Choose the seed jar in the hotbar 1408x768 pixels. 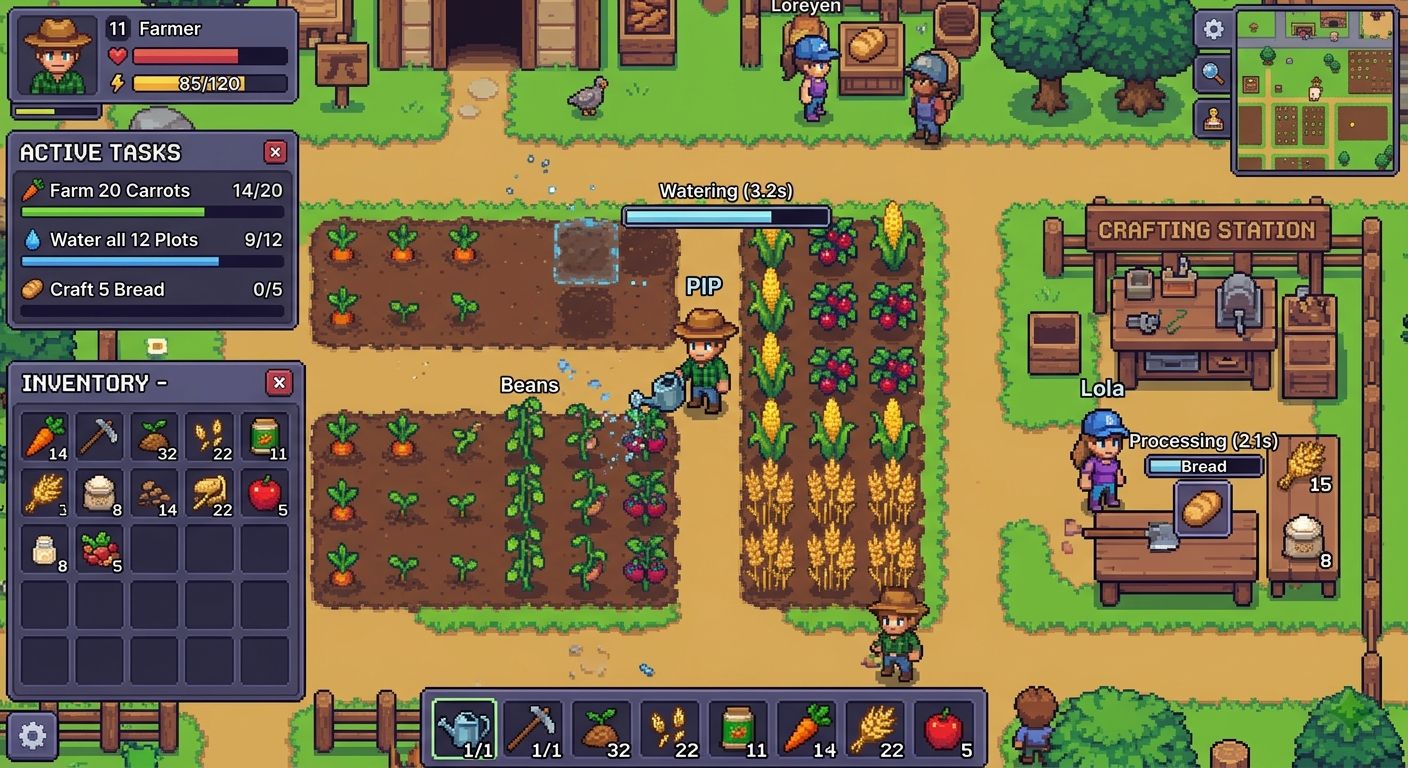738,729
